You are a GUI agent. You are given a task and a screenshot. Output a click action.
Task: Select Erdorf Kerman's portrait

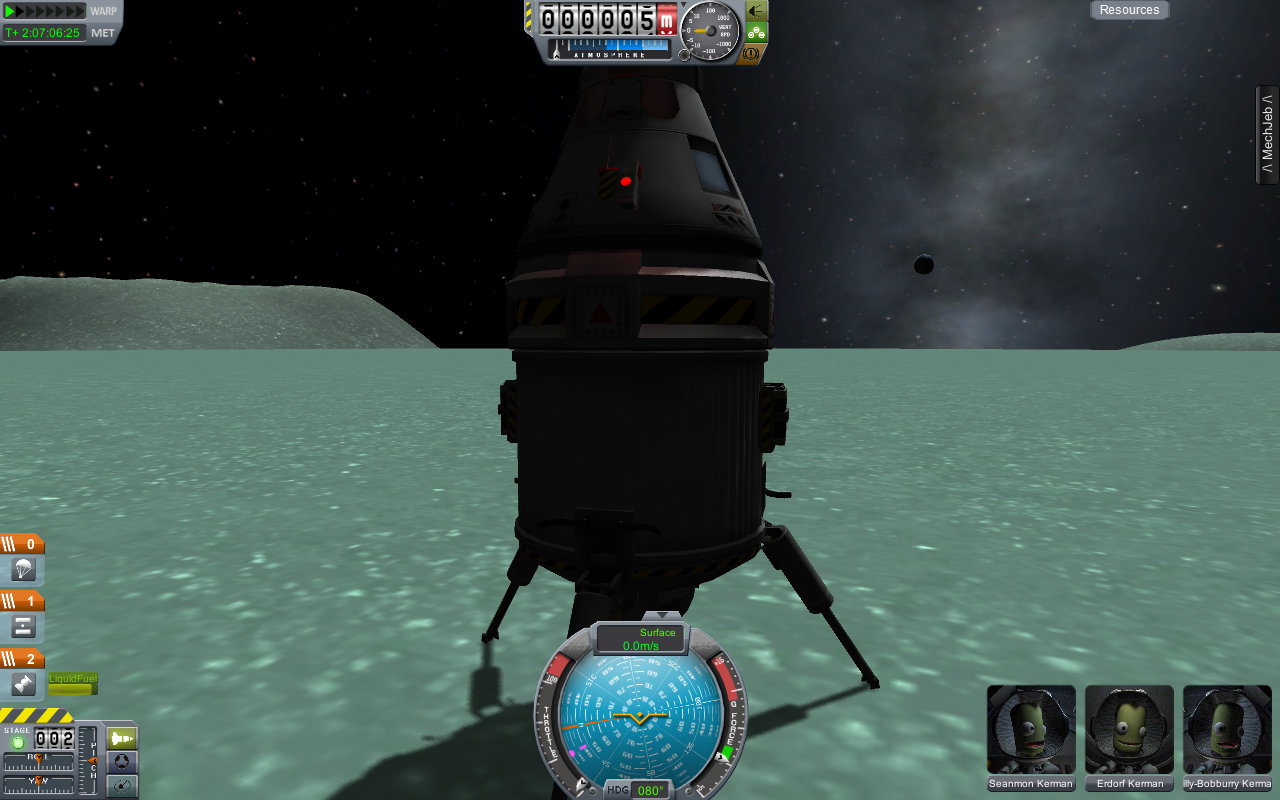(1129, 730)
